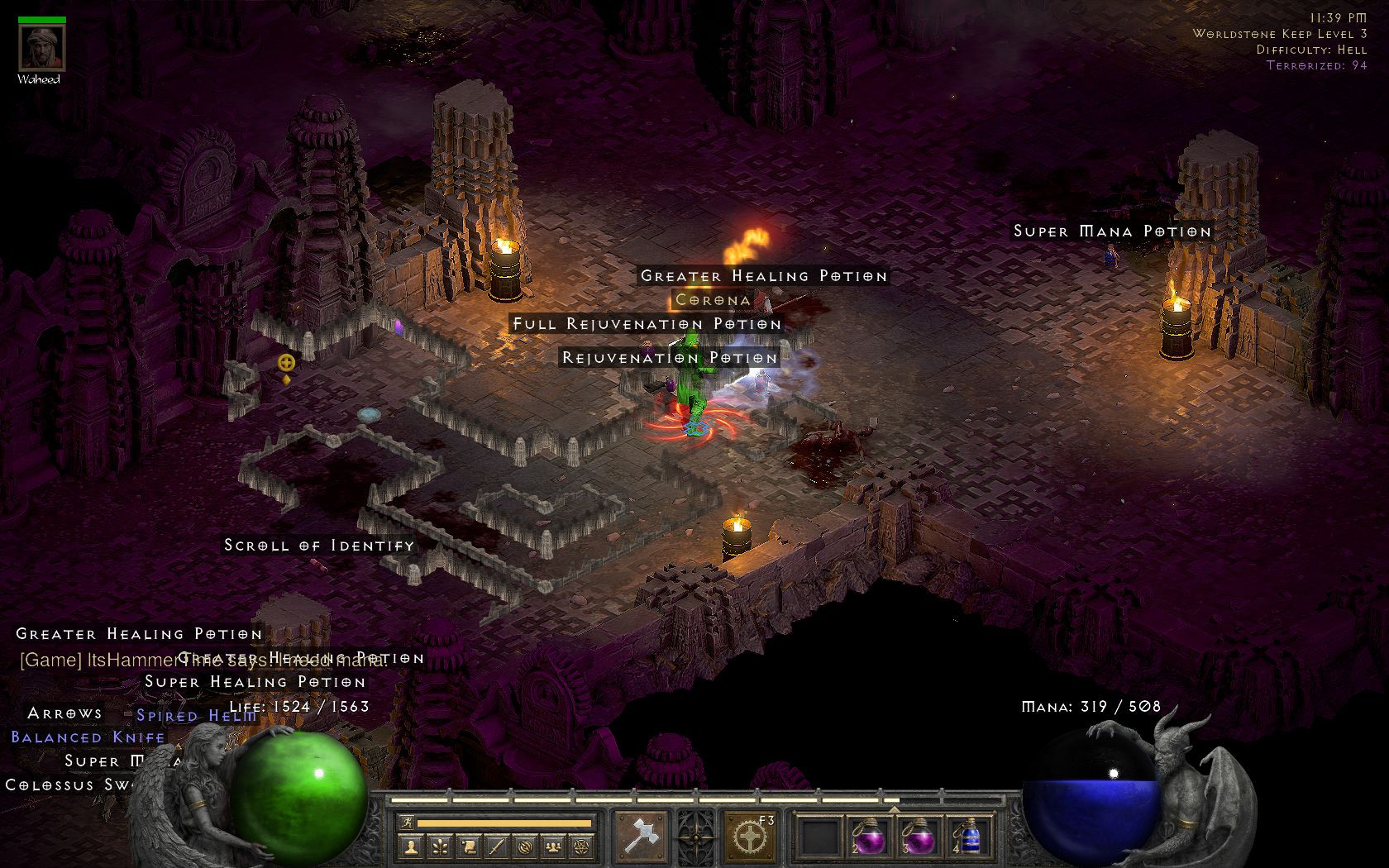Pick up the Super Healing Potion label
1389x868 pixels.
click(255, 682)
